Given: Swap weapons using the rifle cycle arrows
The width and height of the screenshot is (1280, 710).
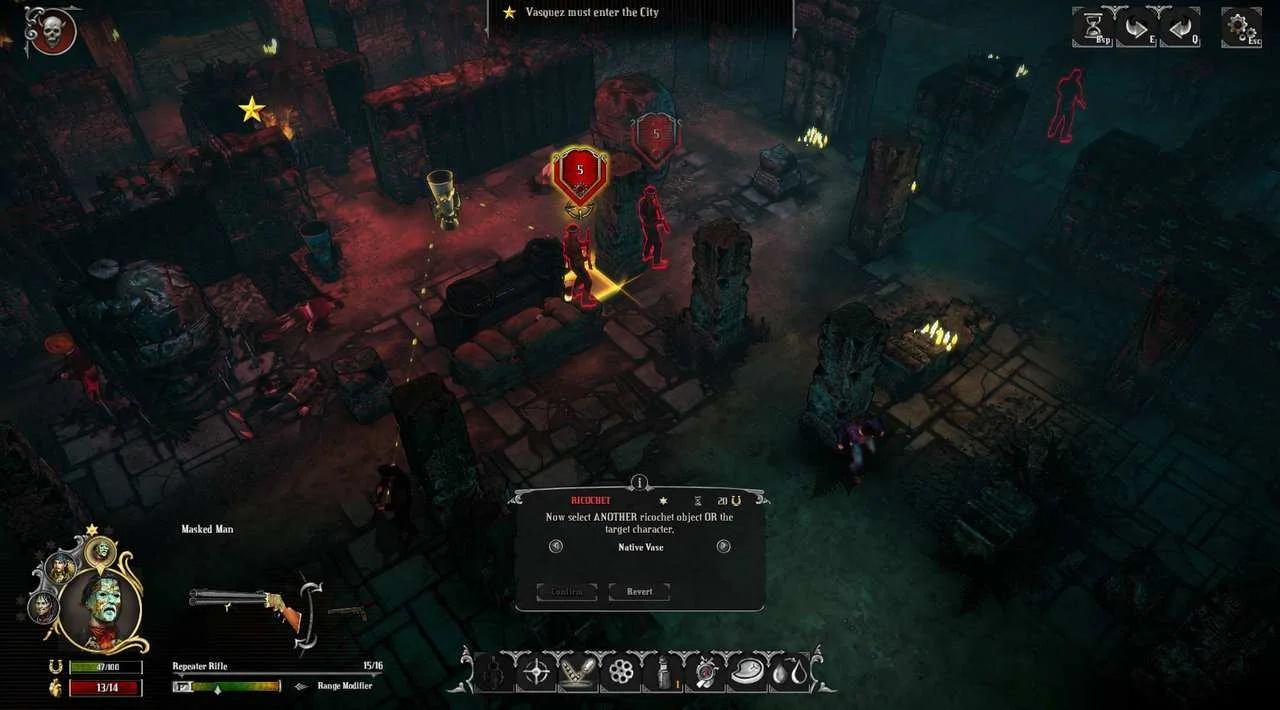Looking at the screenshot, I should [x=311, y=606].
